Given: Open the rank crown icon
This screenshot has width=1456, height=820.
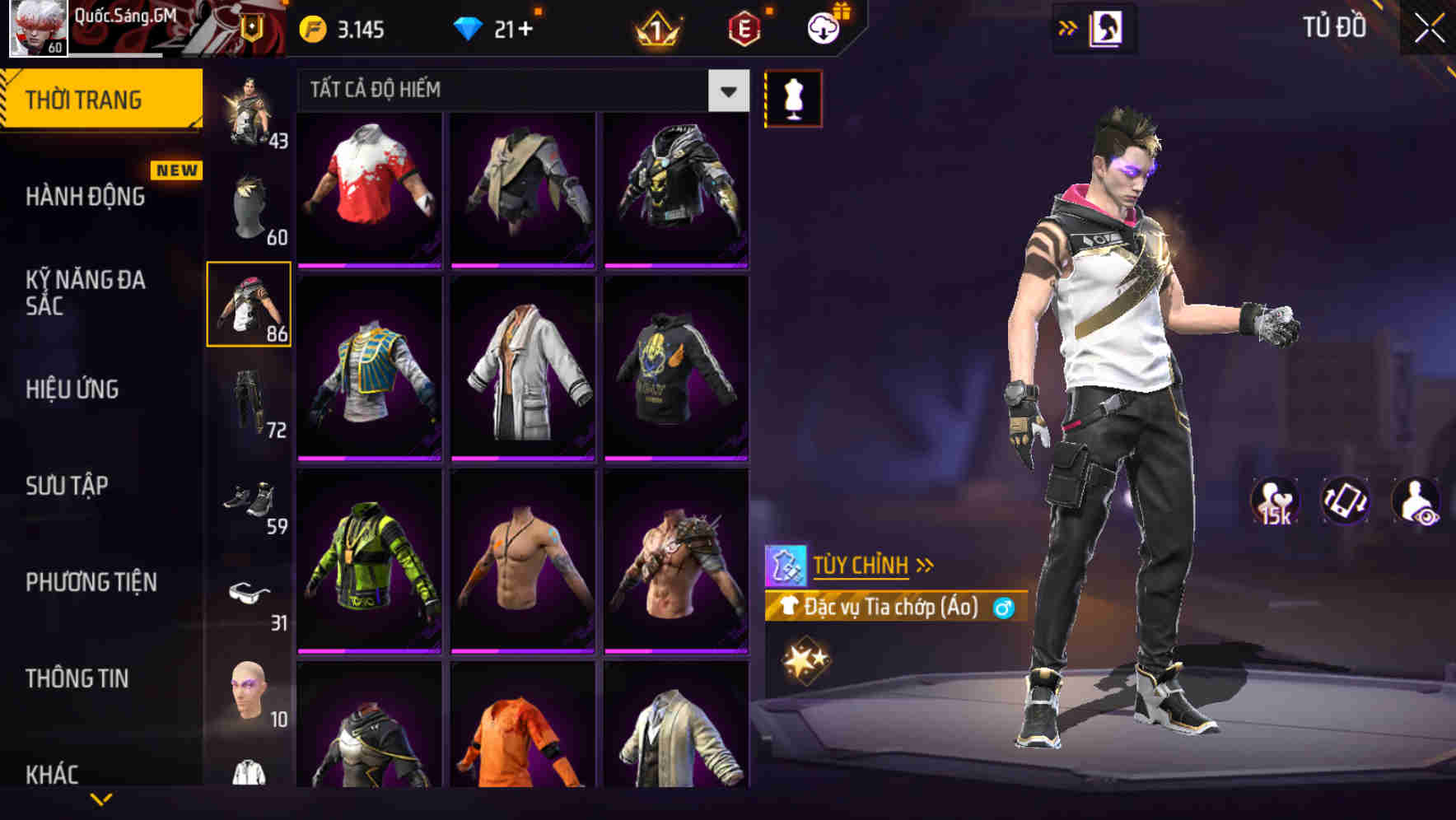Looking at the screenshot, I should click(x=655, y=26).
